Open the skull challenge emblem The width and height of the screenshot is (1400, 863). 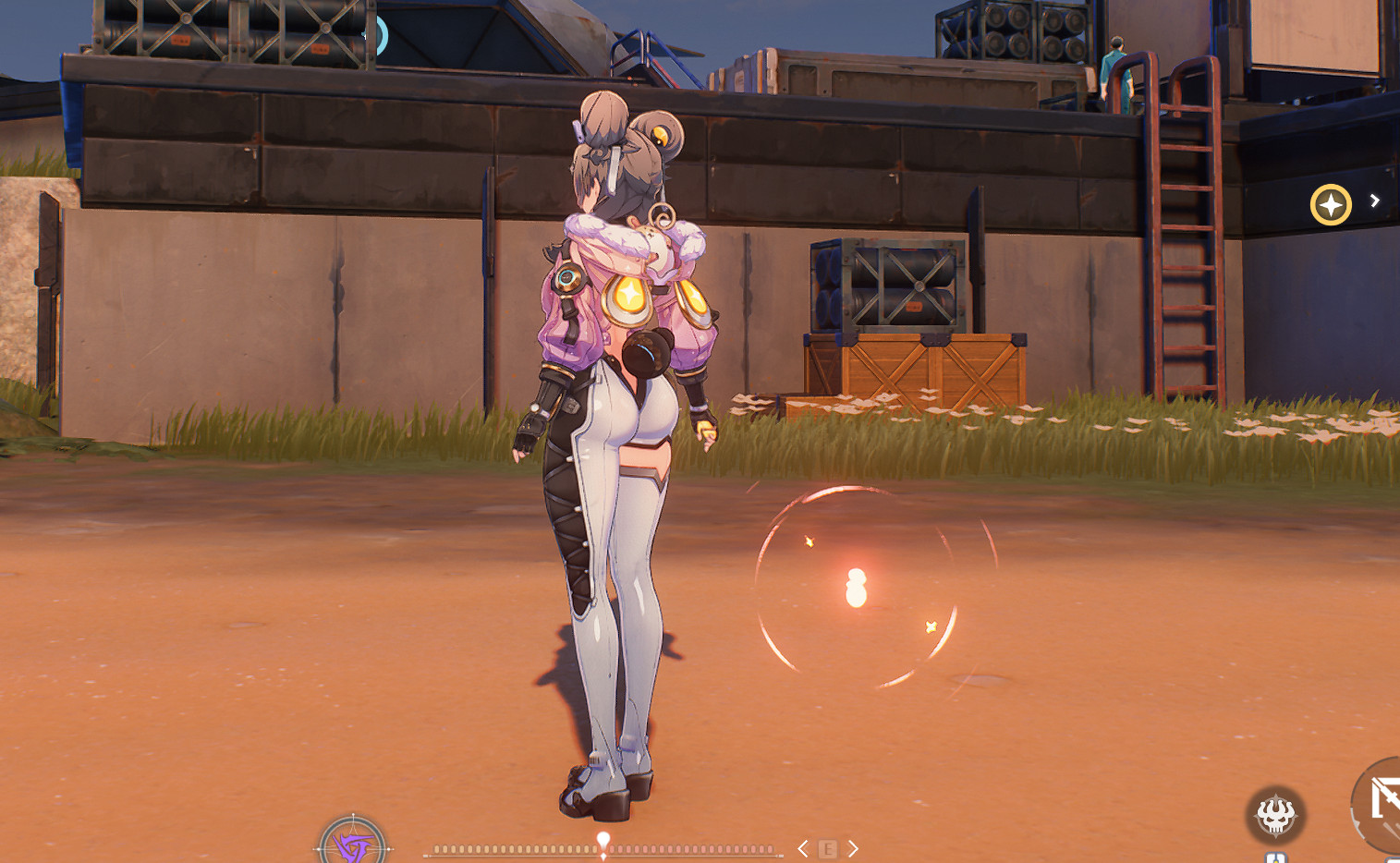(x=1276, y=815)
